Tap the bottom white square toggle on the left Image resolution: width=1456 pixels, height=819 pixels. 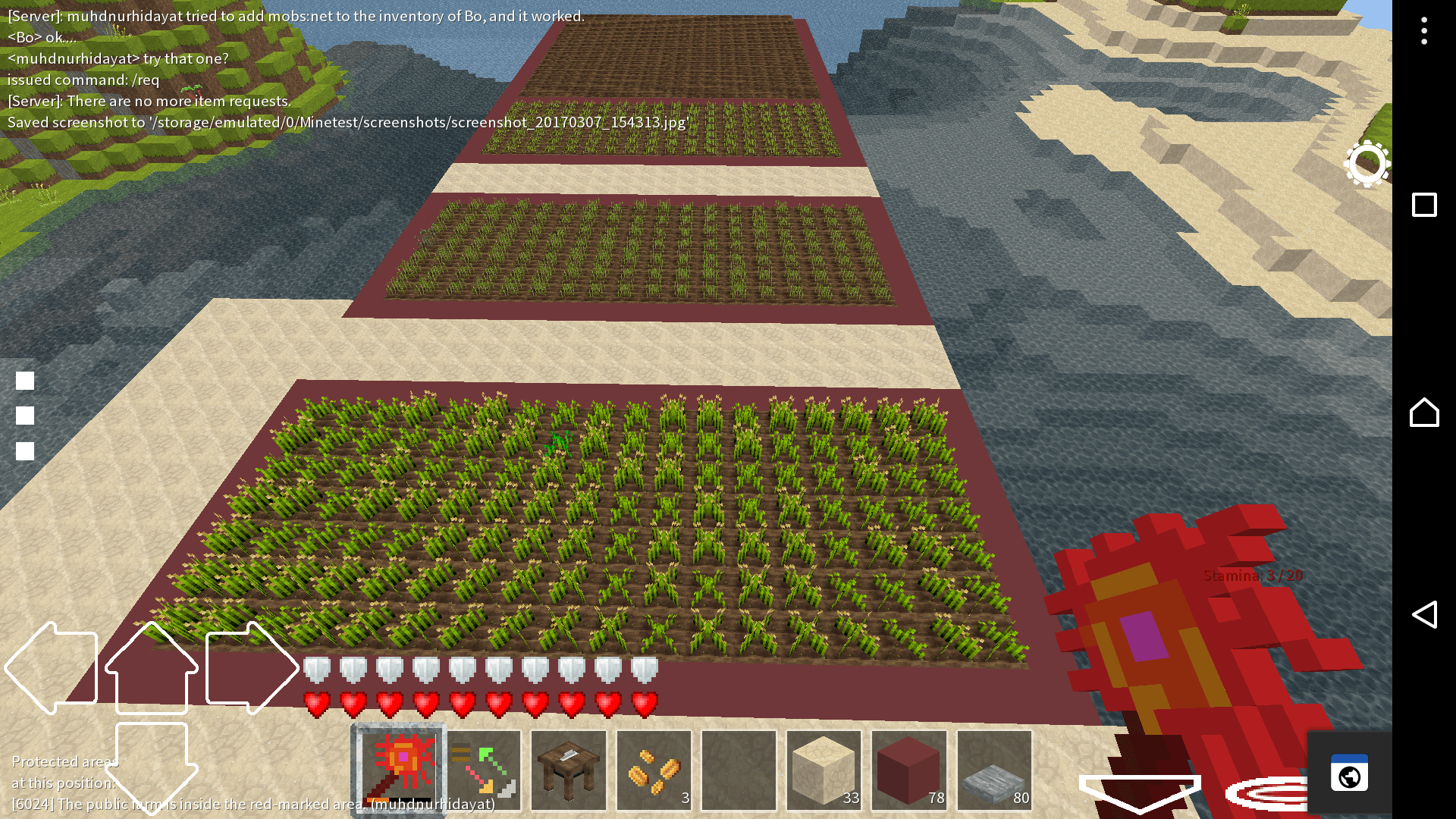[x=26, y=450]
